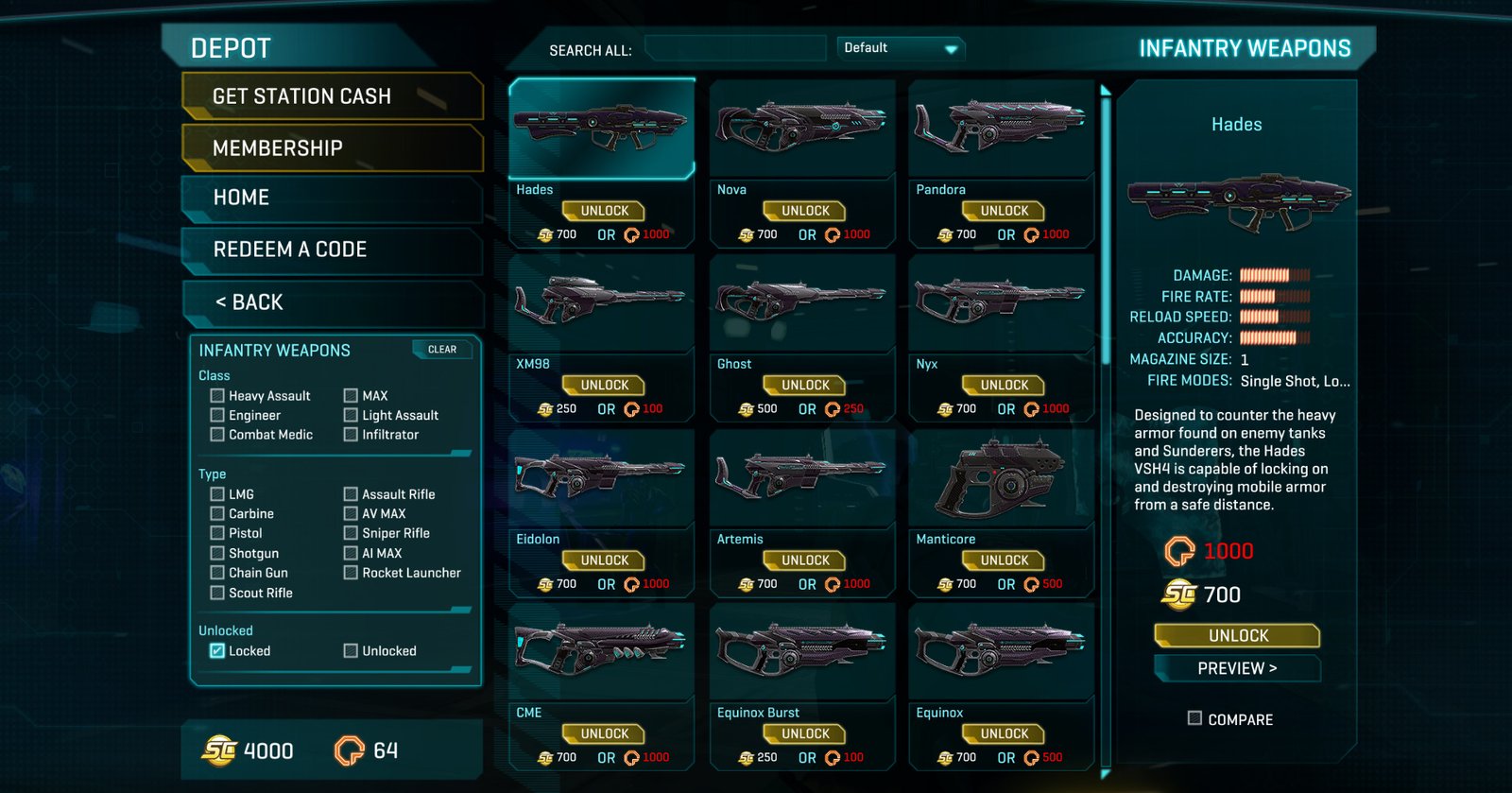Viewport: 1512px width, 793px height.
Task: Select the Nova weapon thumbnail
Action: (802, 128)
